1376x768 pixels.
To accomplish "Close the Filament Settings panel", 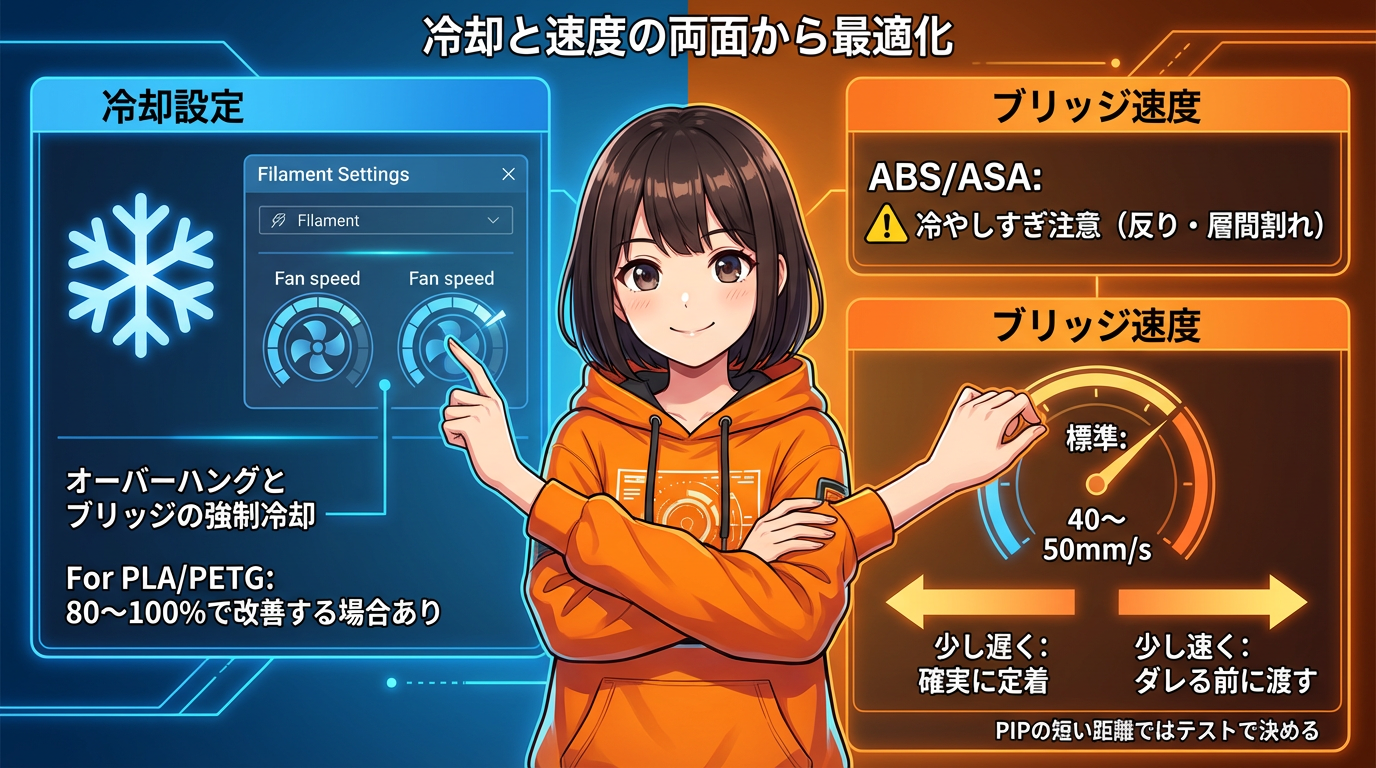I will coord(508,174).
